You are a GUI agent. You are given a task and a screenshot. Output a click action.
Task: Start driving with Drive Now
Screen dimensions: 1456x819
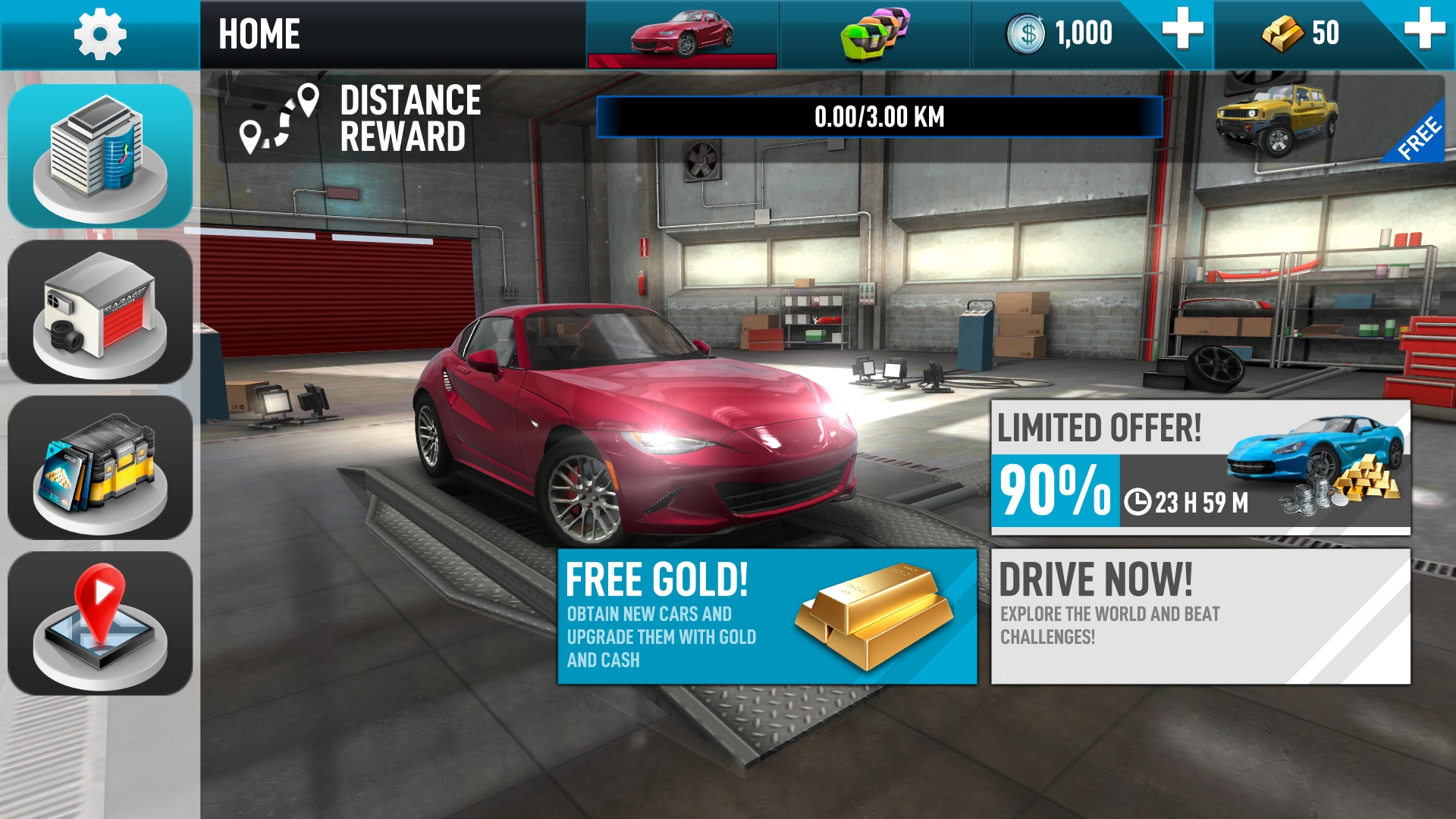click(1200, 616)
